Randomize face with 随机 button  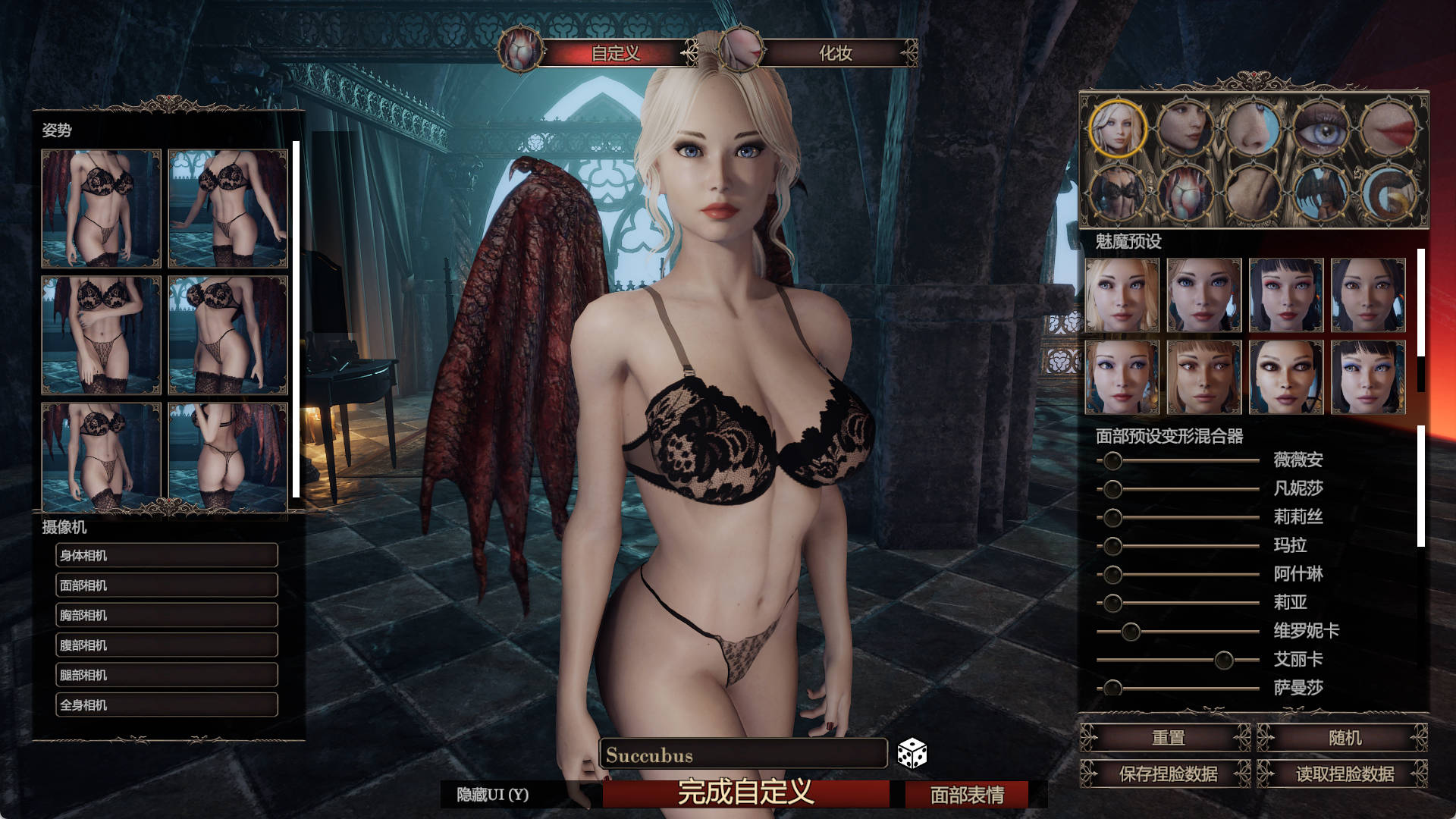click(1344, 738)
